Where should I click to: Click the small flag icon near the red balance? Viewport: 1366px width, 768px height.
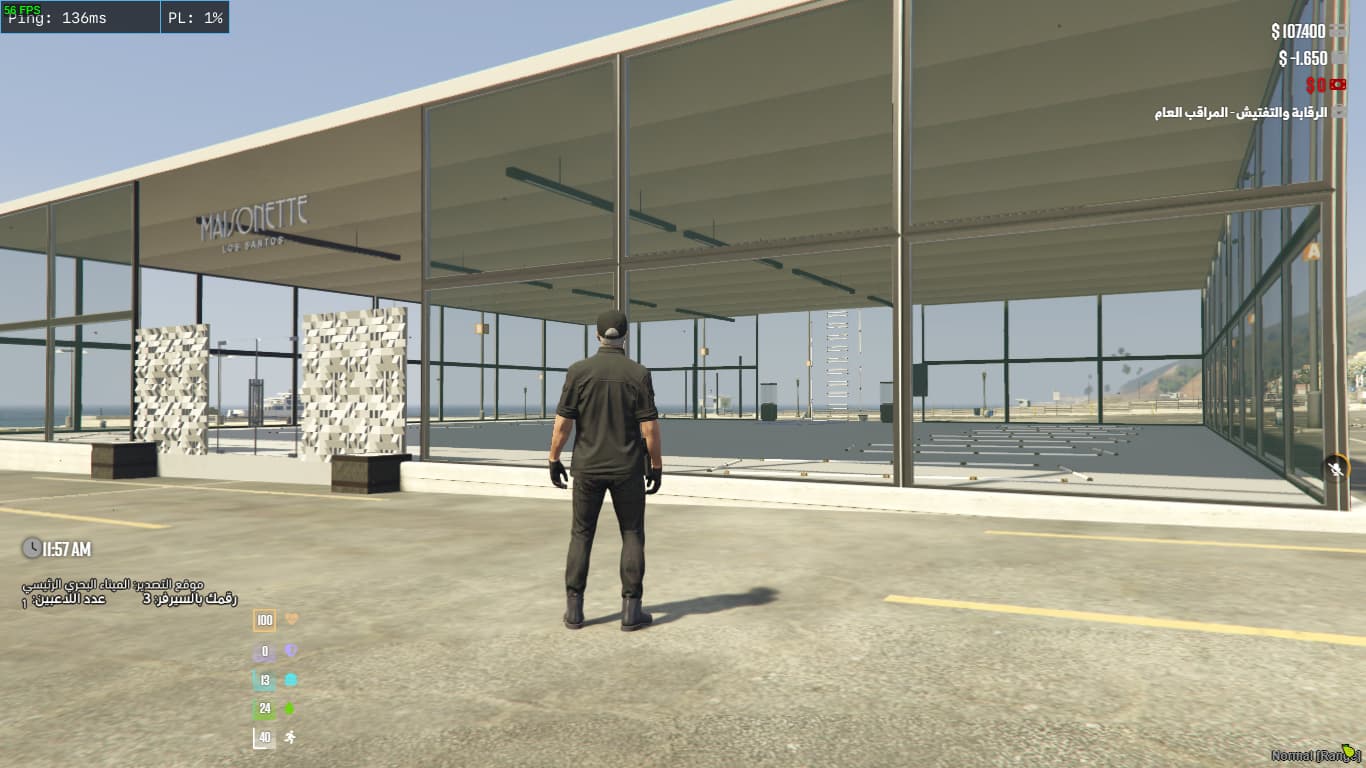click(1338, 84)
